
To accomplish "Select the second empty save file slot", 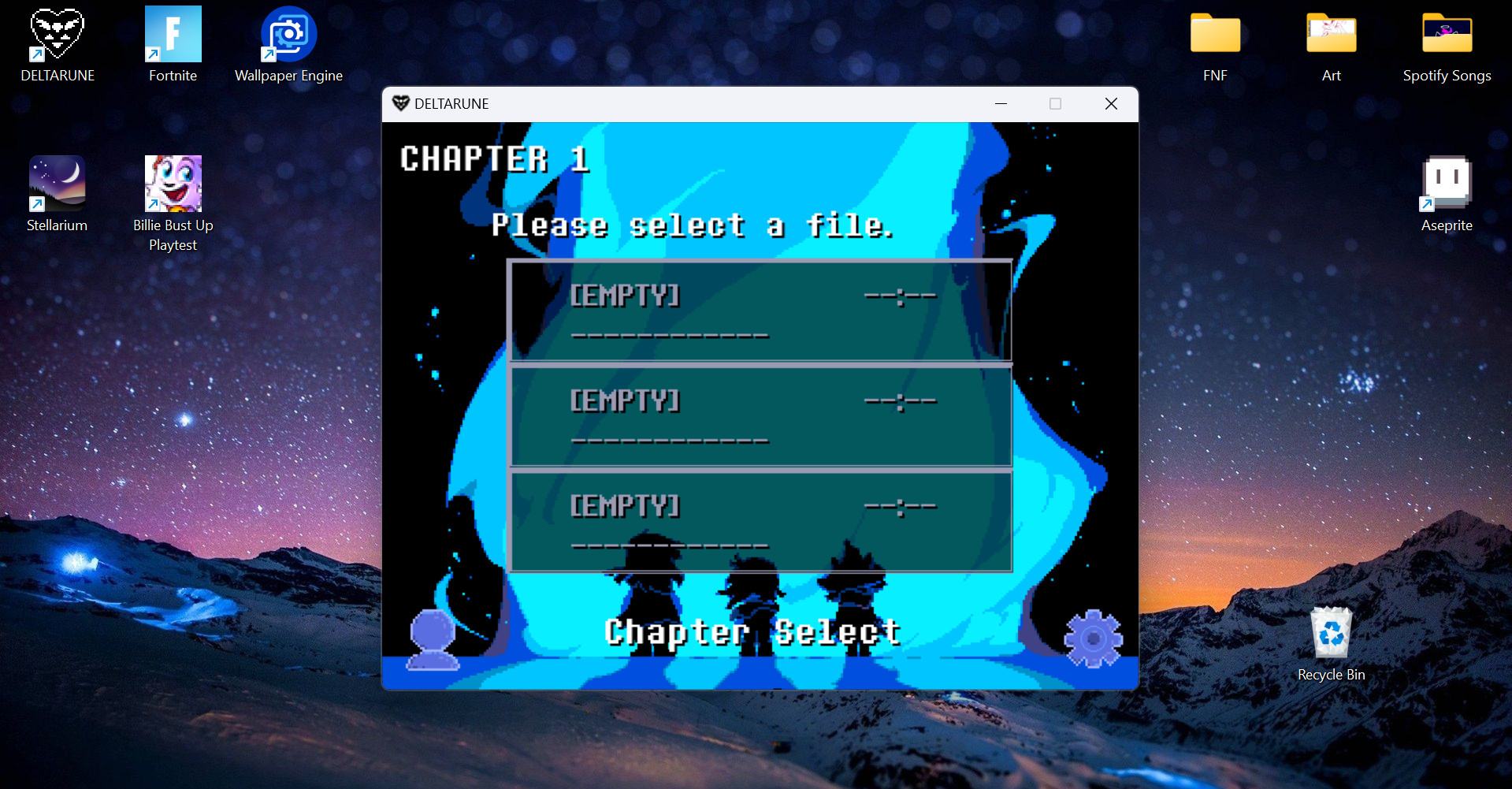I will 759,416.
